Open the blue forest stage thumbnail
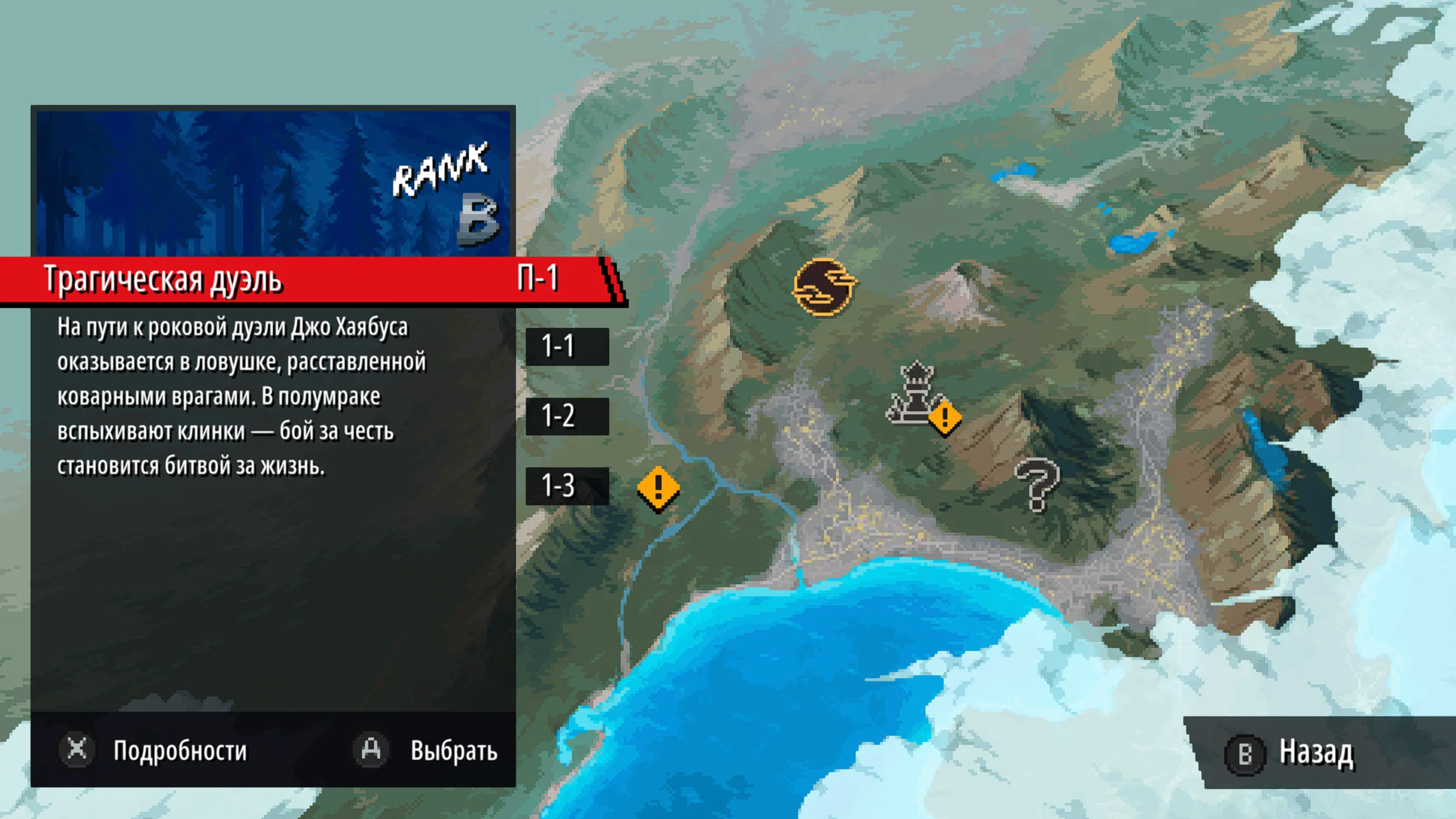Image resolution: width=1456 pixels, height=819 pixels. coord(273,182)
